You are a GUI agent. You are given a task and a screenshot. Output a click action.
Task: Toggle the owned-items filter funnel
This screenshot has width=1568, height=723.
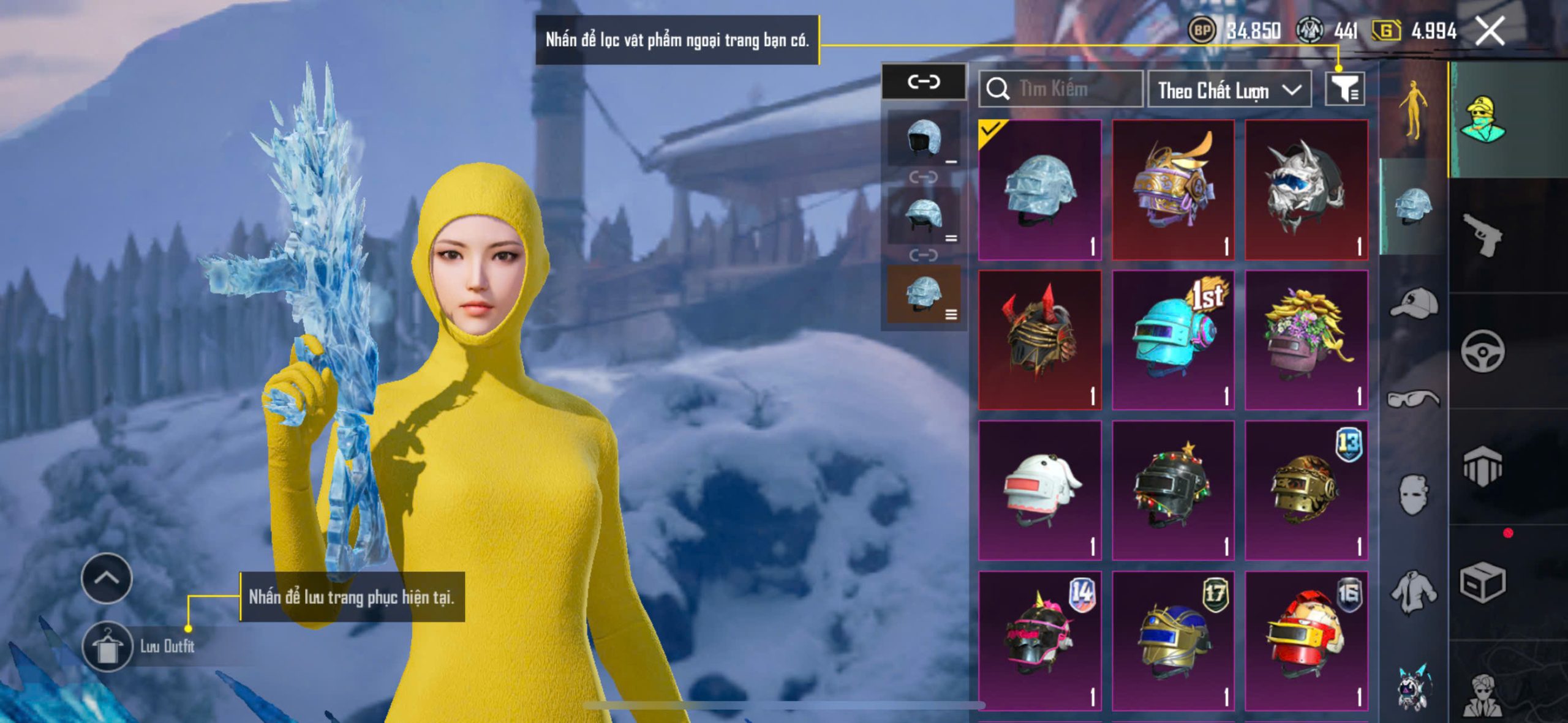point(1344,90)
